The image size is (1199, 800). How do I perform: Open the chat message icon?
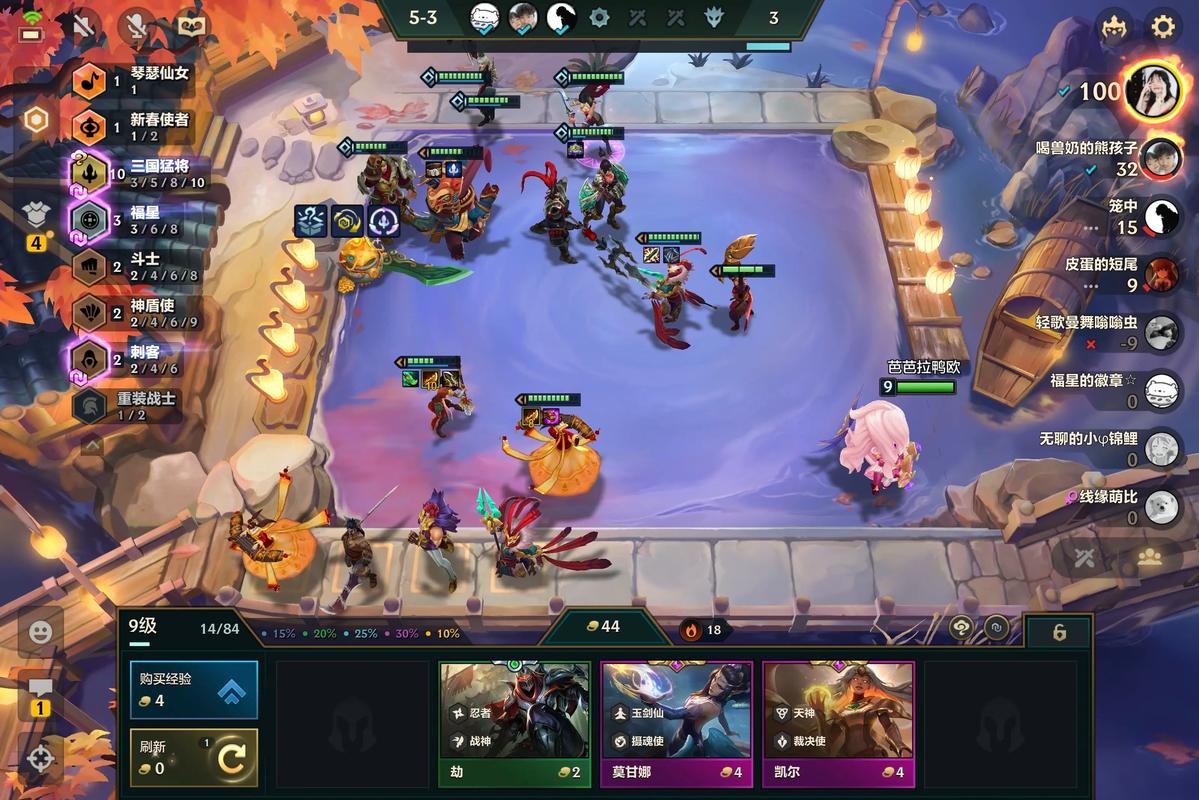coord(41,688)
